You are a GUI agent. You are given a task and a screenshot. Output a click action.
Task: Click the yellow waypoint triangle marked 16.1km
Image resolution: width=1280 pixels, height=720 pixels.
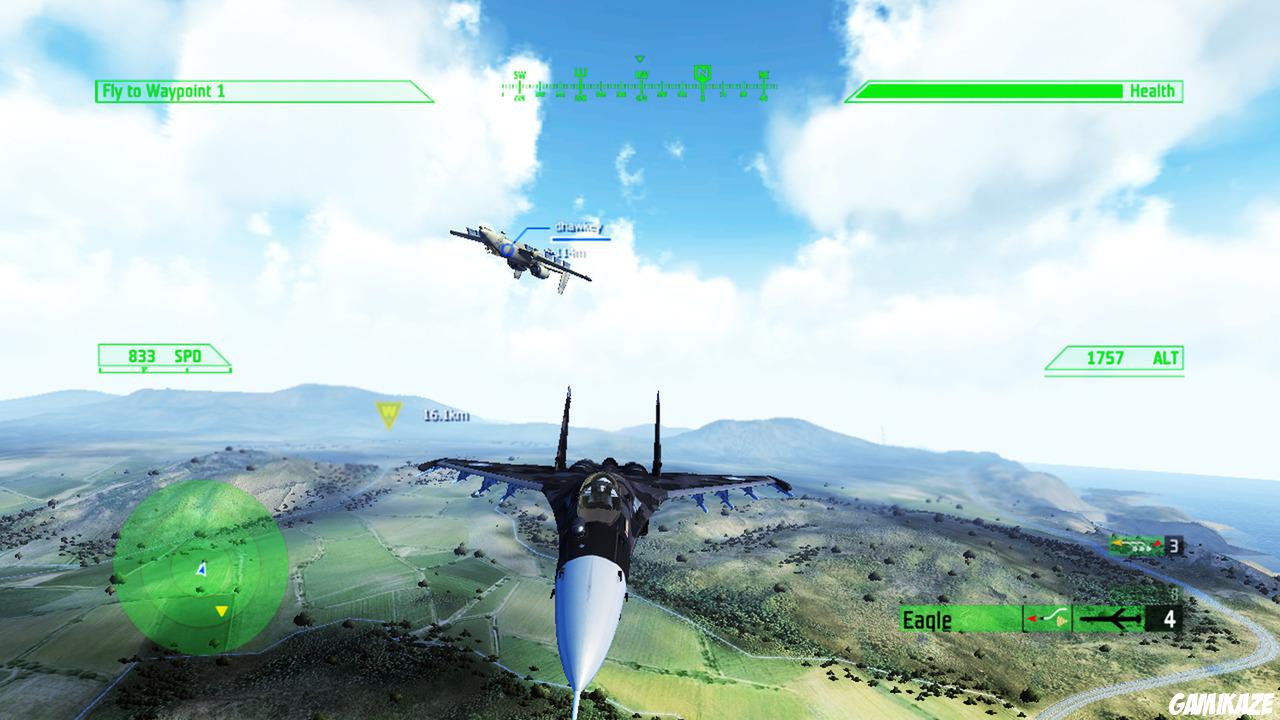pyautogui.click(x=387, y=411)
